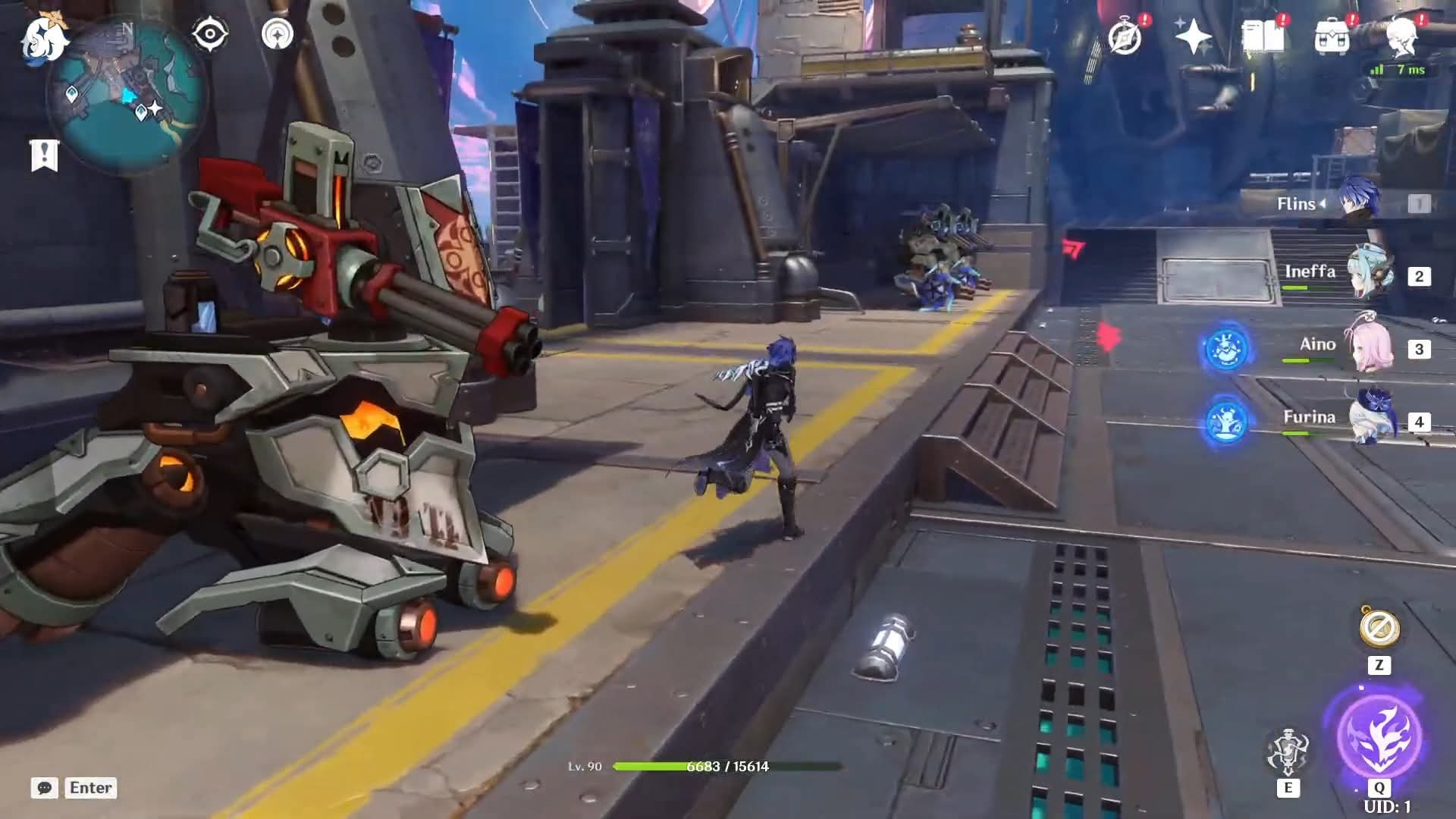The image size is (1456, 819).
Task: Open the events compass icon
Action: click(x=1125, y=36)
